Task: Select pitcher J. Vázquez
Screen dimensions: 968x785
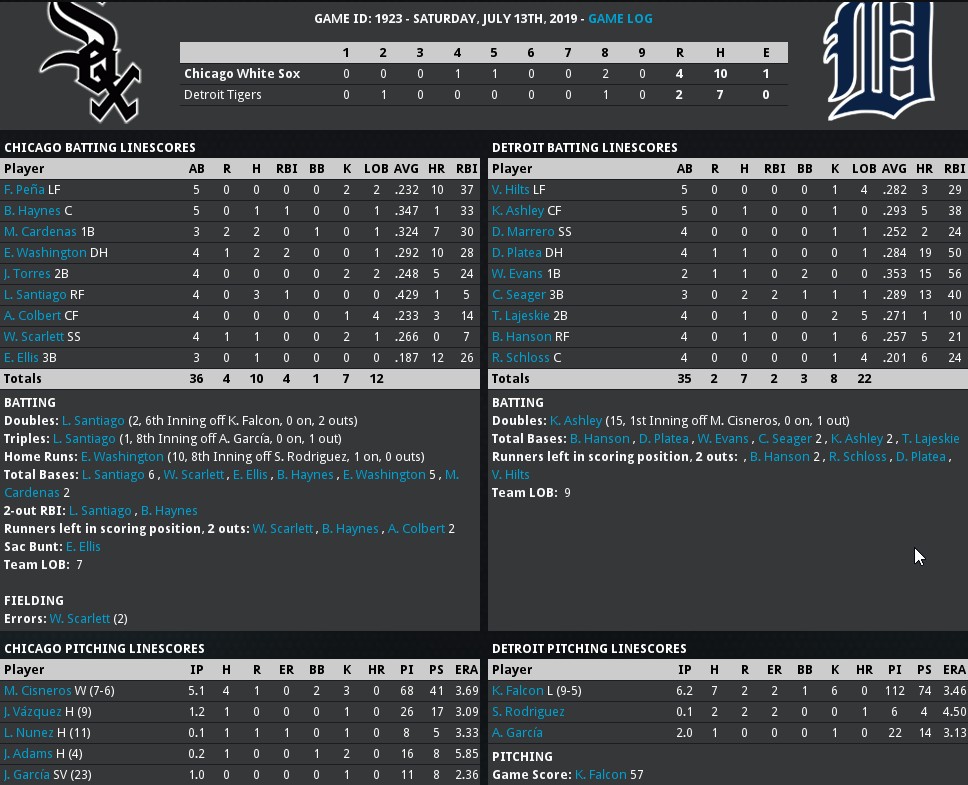Action: (x=33, y=711)
